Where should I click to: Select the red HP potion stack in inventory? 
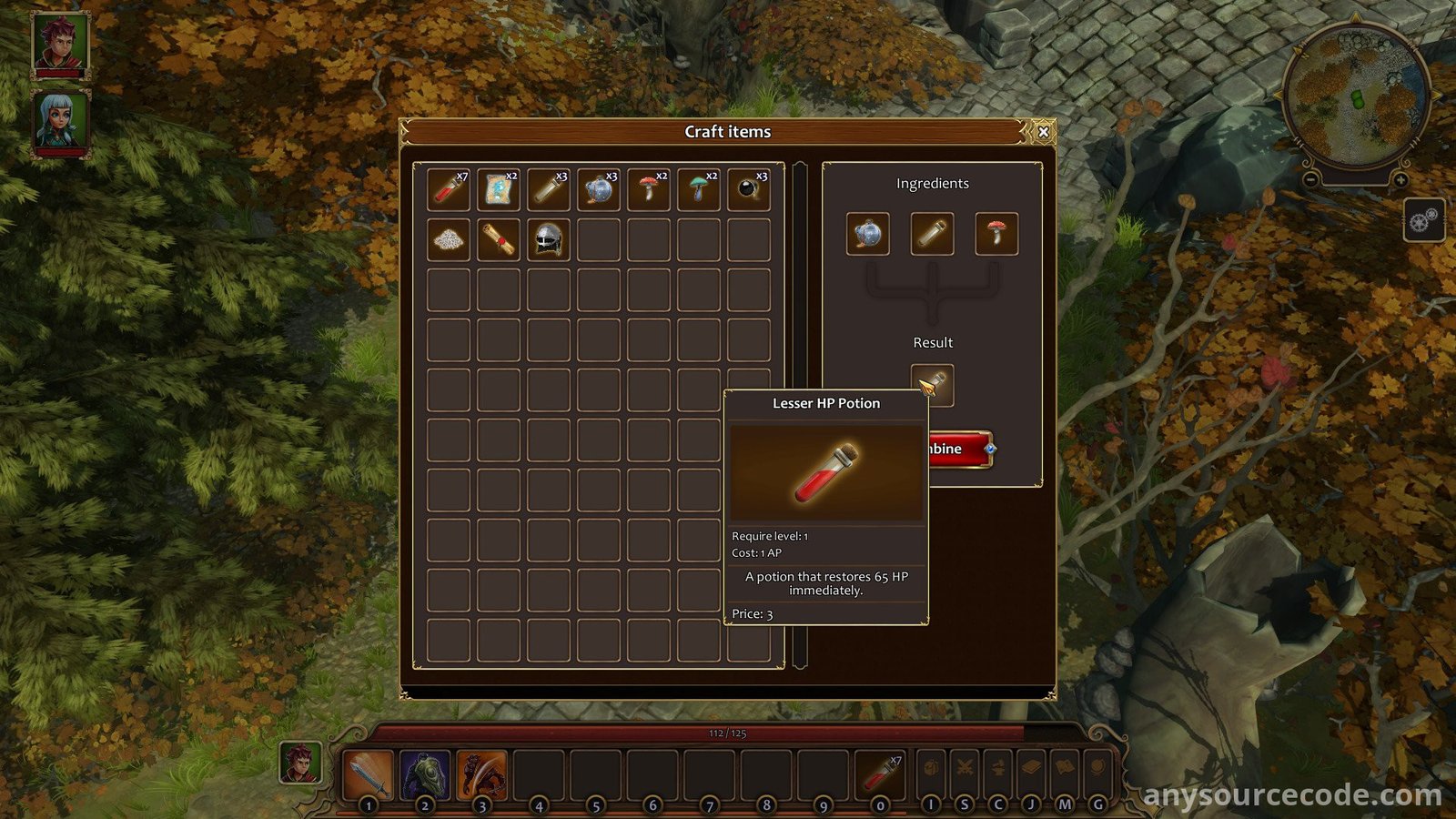coord(449,189)
